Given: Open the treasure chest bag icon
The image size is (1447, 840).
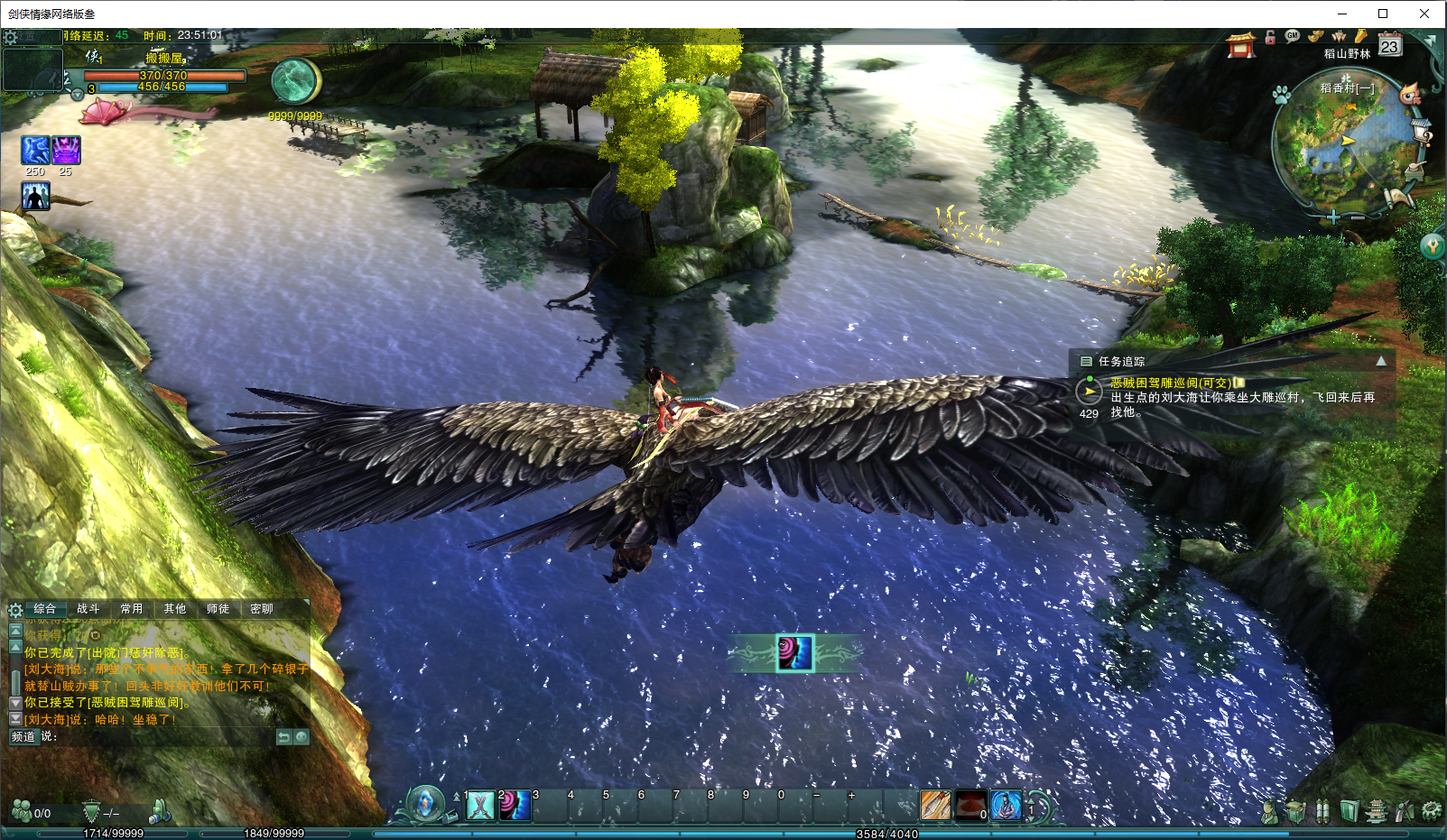Looking at the screenshot, I should click(x=1295, y=811).
